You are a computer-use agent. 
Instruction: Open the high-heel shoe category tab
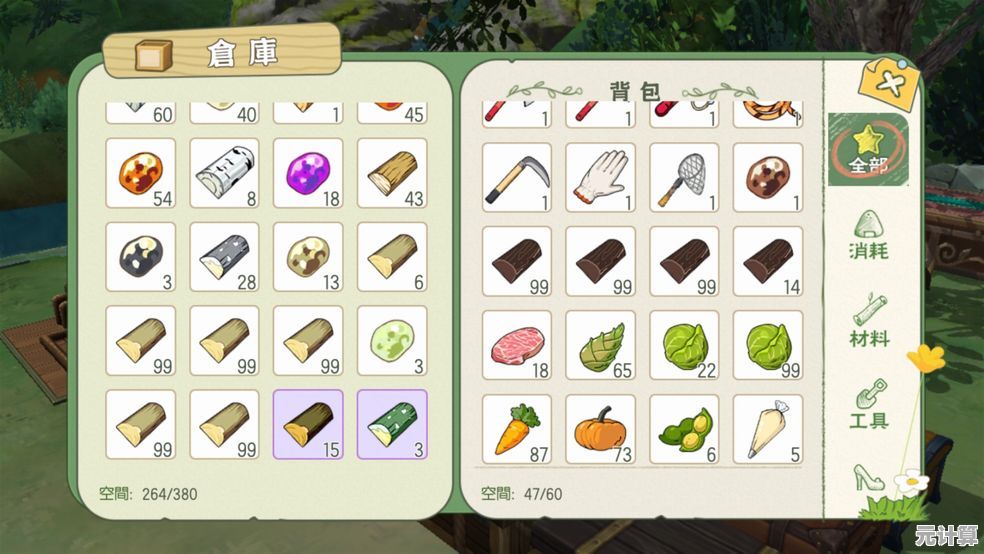(x=868, y=477)
